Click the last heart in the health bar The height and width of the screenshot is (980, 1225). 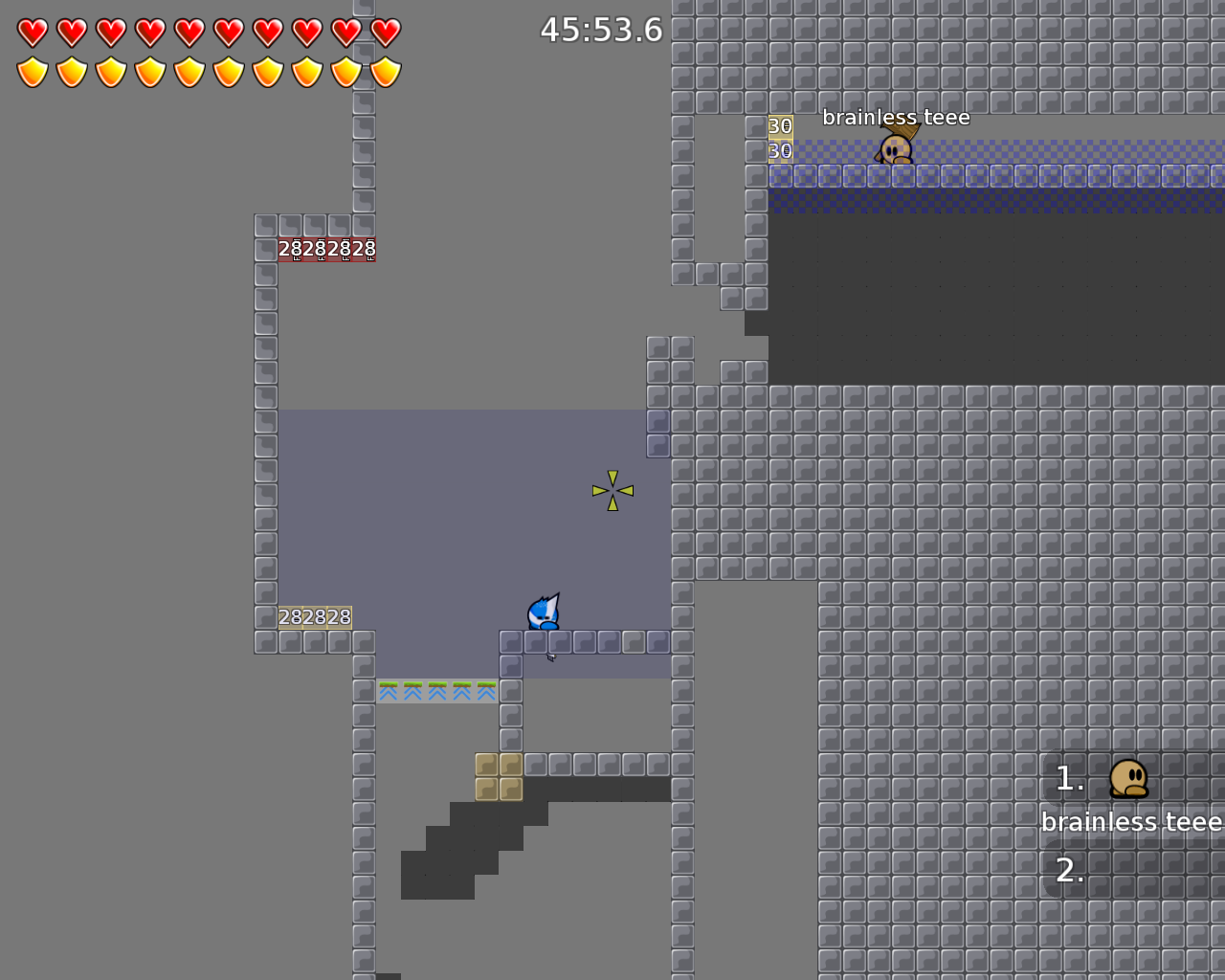(385, 30)
